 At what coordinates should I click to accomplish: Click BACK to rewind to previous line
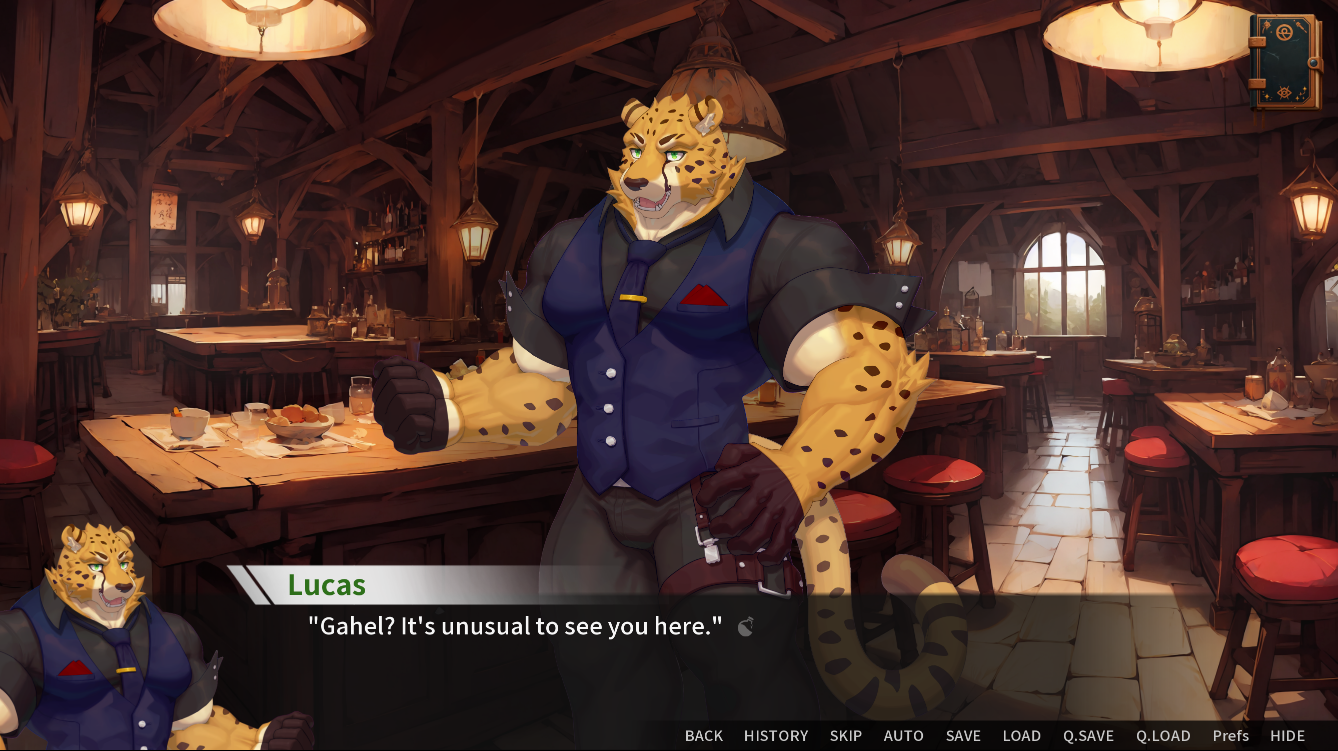tap(703, 735)
